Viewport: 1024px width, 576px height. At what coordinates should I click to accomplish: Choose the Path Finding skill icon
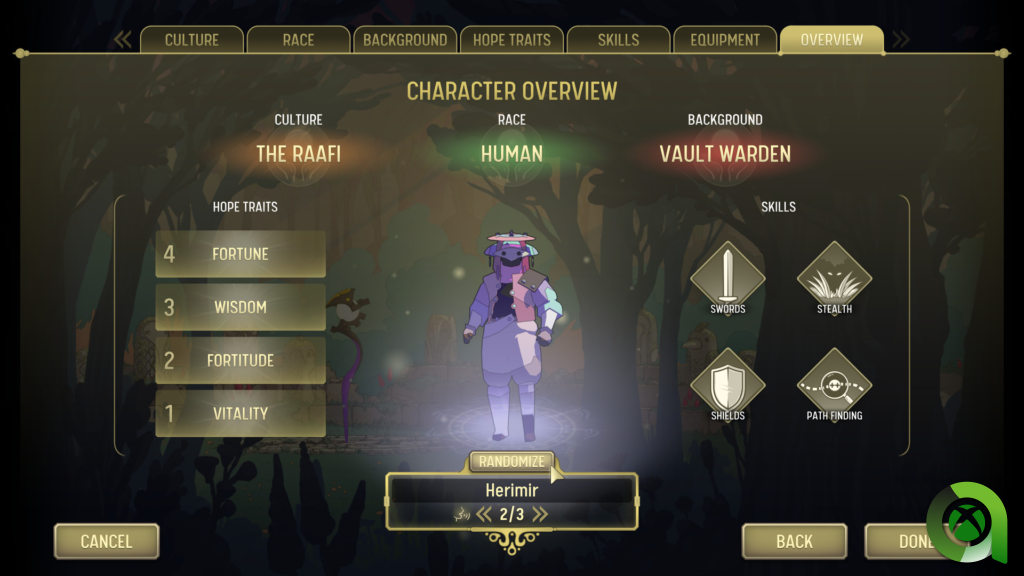pyautogui.click(x=834, y=383)
